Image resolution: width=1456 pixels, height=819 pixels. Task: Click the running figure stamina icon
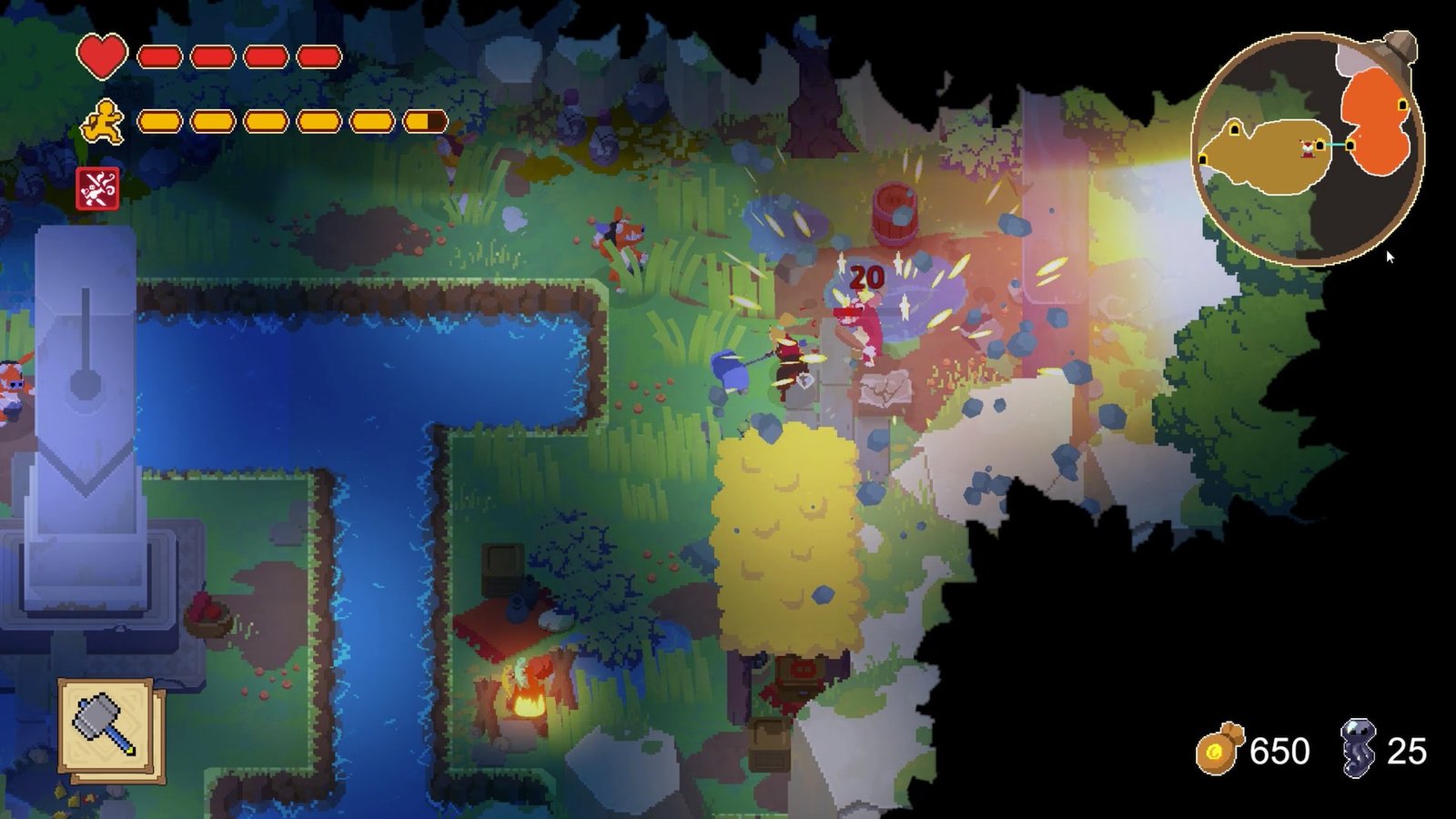103,123
